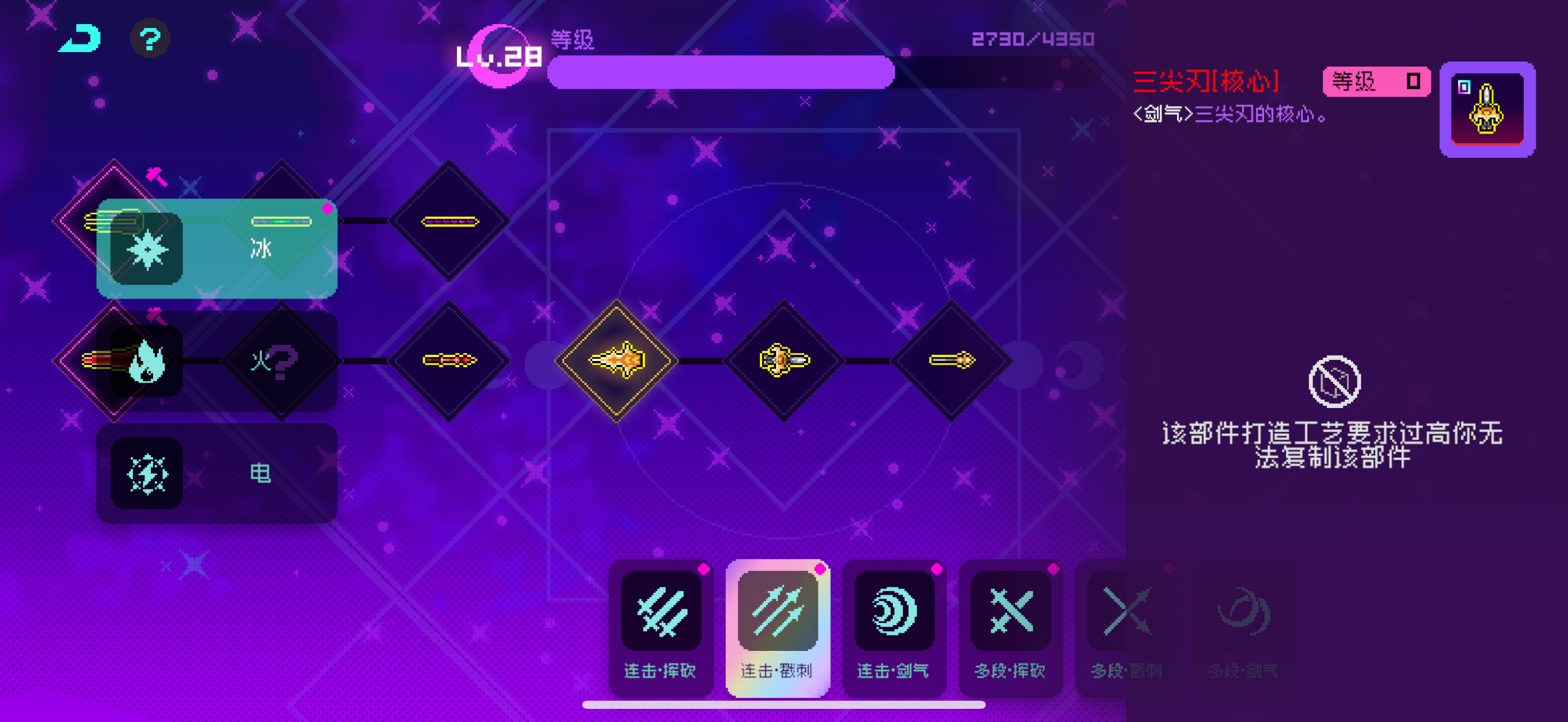Image resolution: width=1568 pixels, height=722 pixels.
Task: Select the lightning electric element icon
Action: point(146,474)
